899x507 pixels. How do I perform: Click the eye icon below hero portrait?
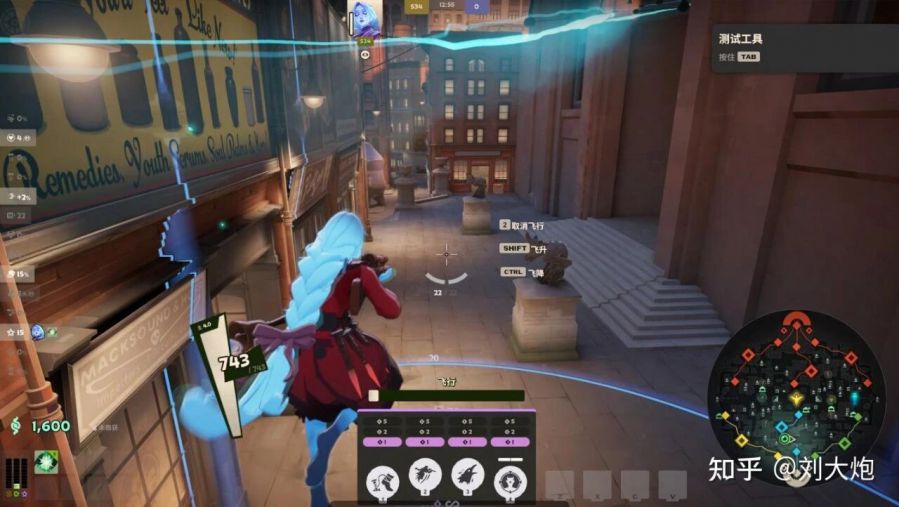[365, 55]
